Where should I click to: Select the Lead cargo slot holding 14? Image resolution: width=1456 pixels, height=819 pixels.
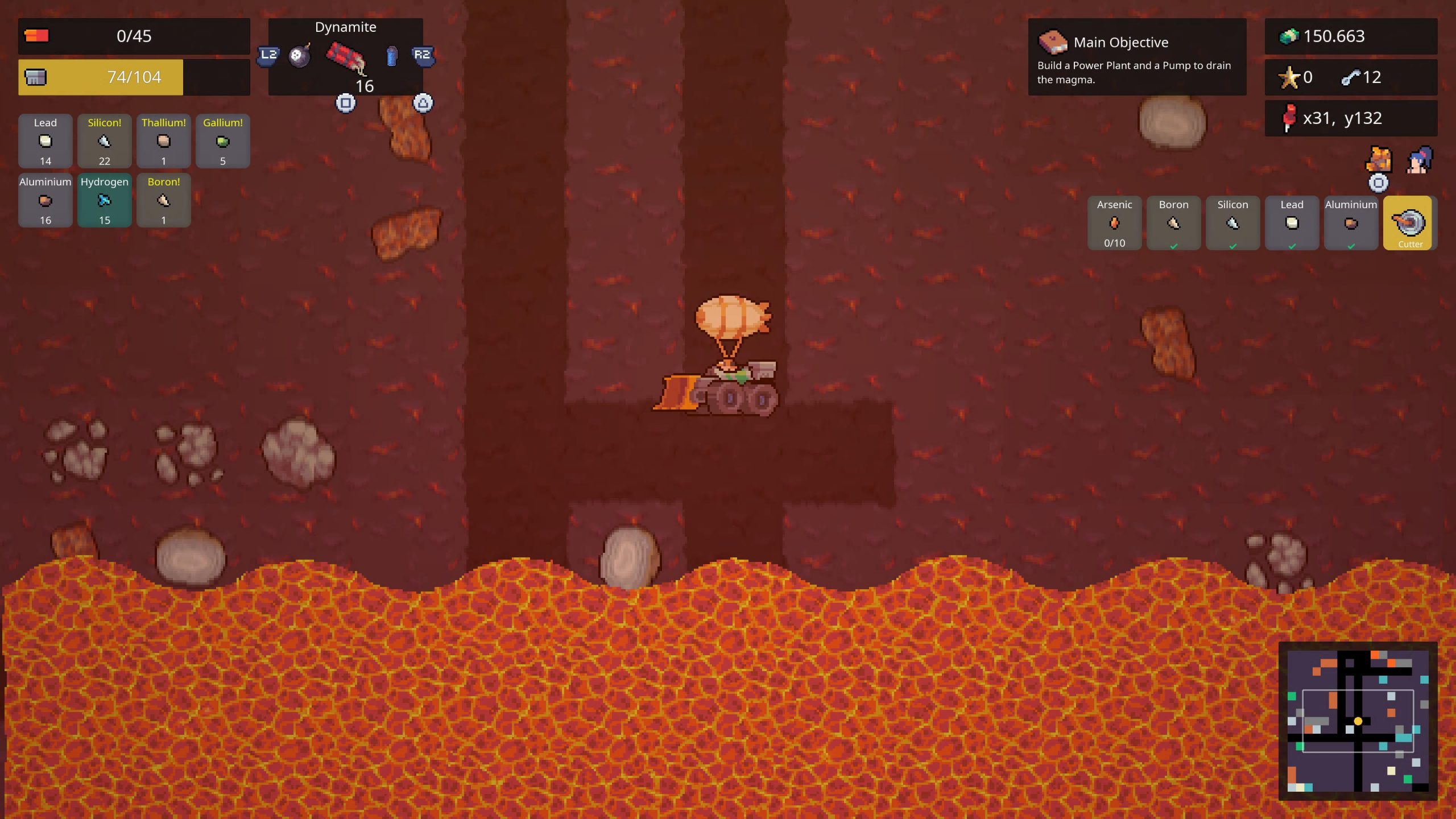(45, 141)
